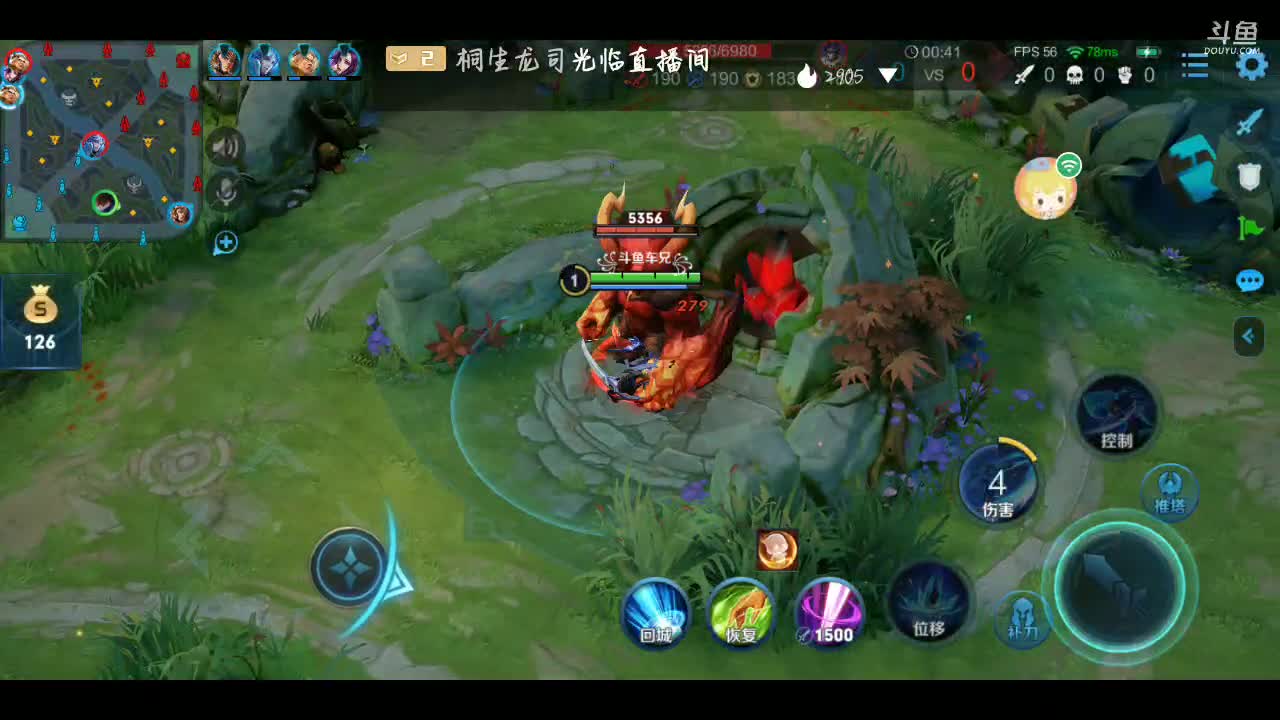Viewport: 1280px width, 720px height.
Task: Activate the 回城 recall ability
Action: tap(656, 612)
